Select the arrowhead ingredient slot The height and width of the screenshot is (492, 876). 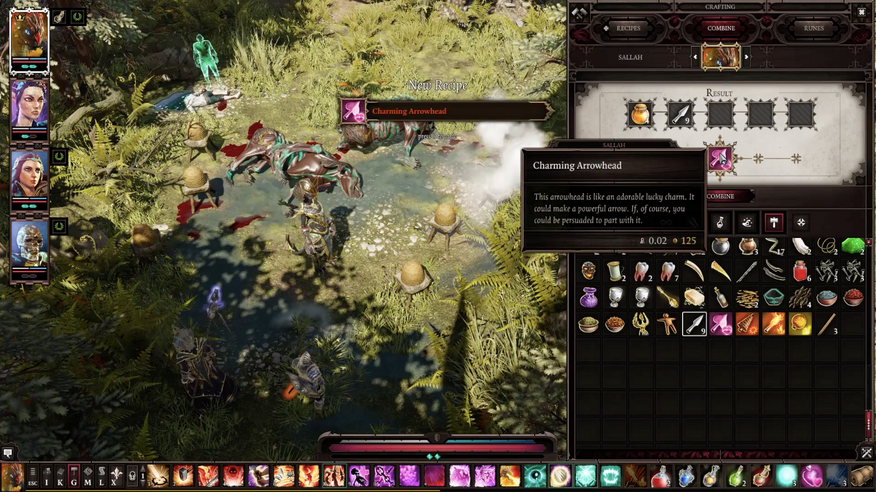(680, 114)
